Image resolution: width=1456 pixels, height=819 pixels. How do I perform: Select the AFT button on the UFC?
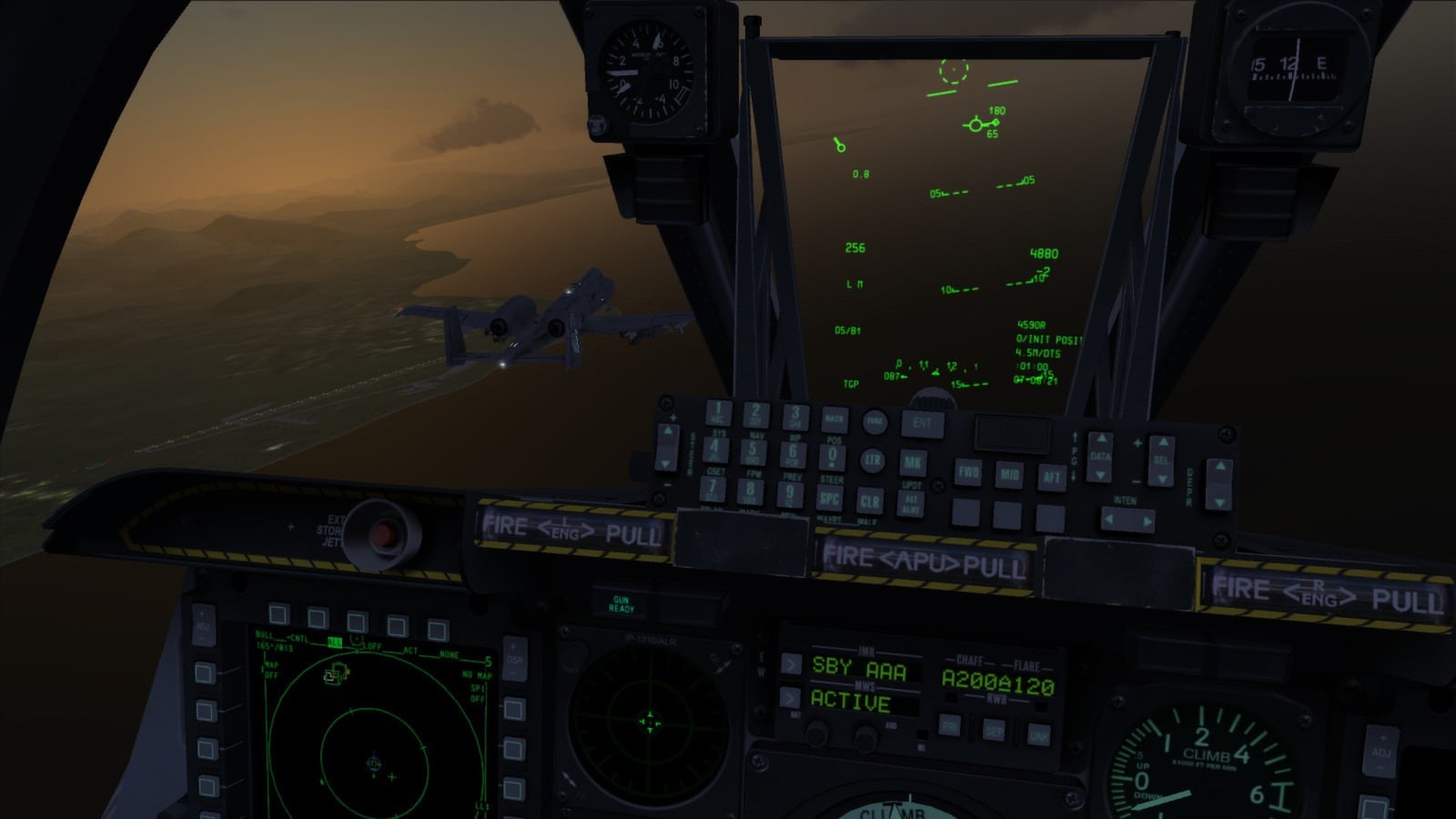tap(1051, 476)
